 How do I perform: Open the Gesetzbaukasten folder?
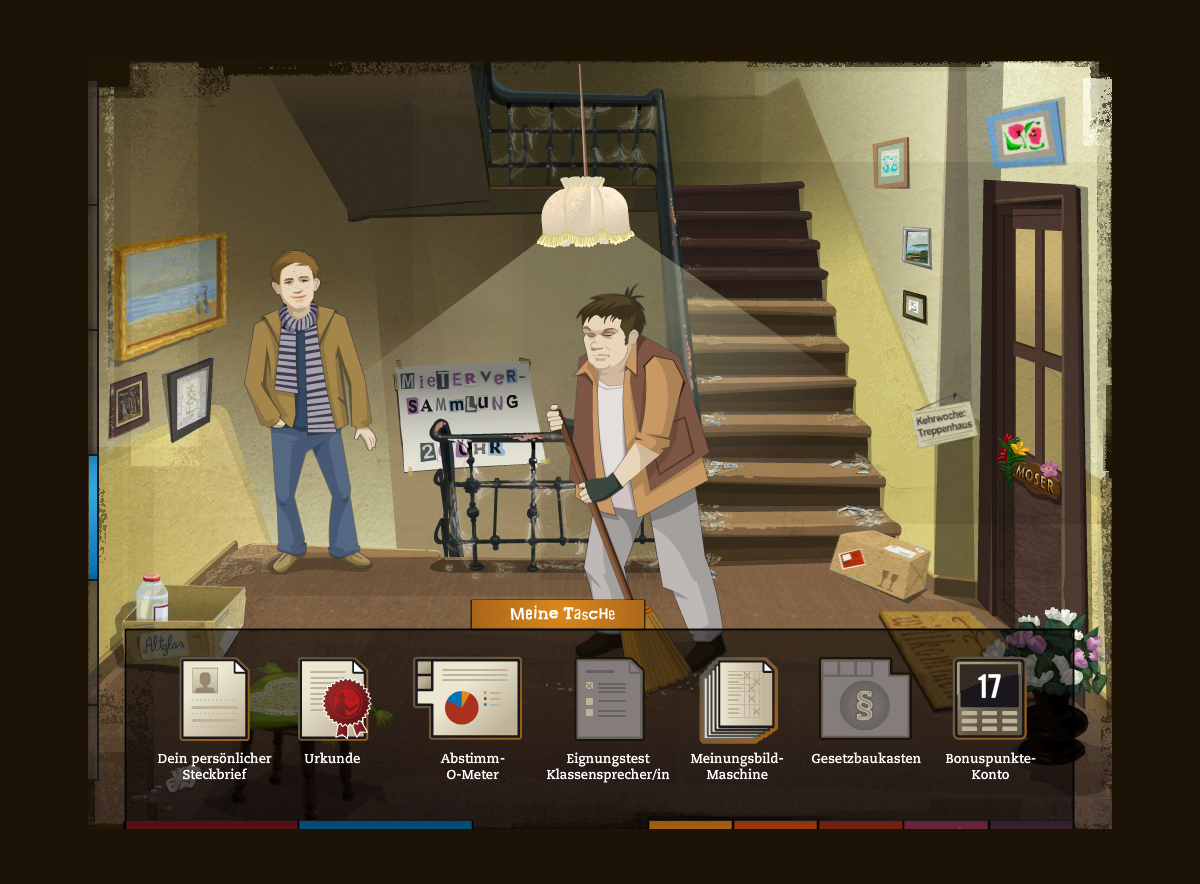(x=865, y=700)
